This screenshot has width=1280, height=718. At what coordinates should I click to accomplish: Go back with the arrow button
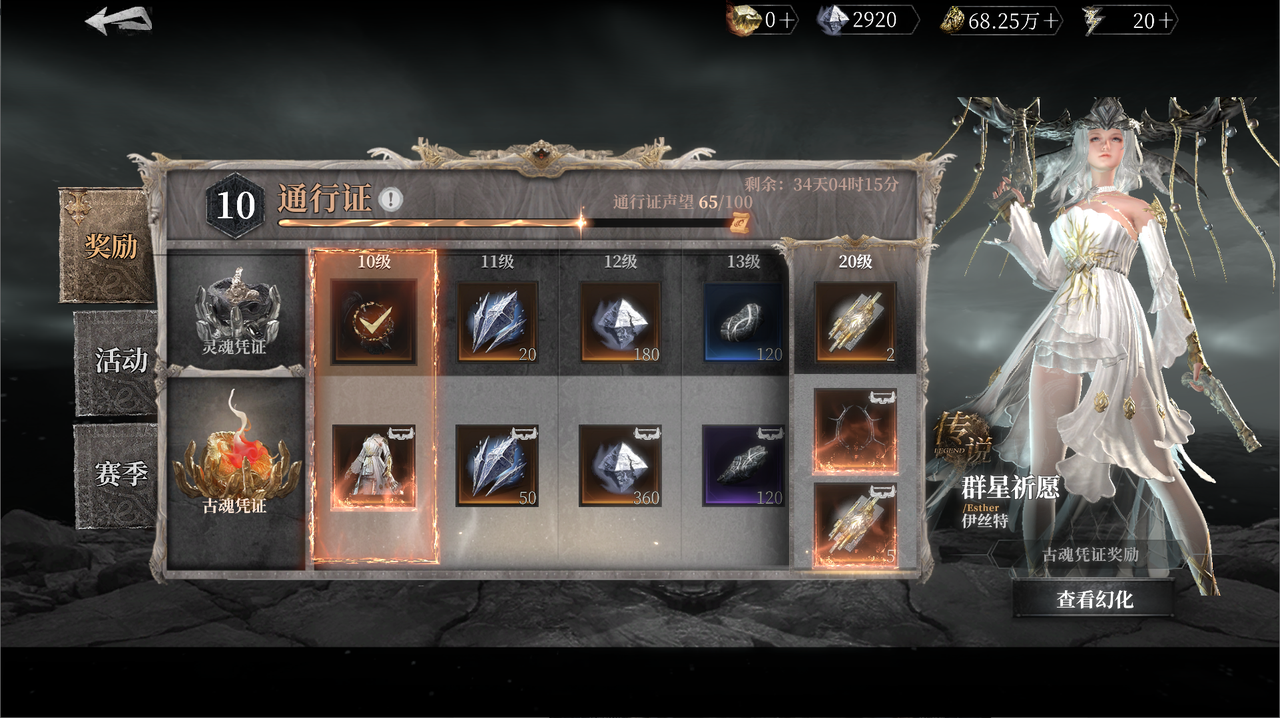(x=118, y=20)
